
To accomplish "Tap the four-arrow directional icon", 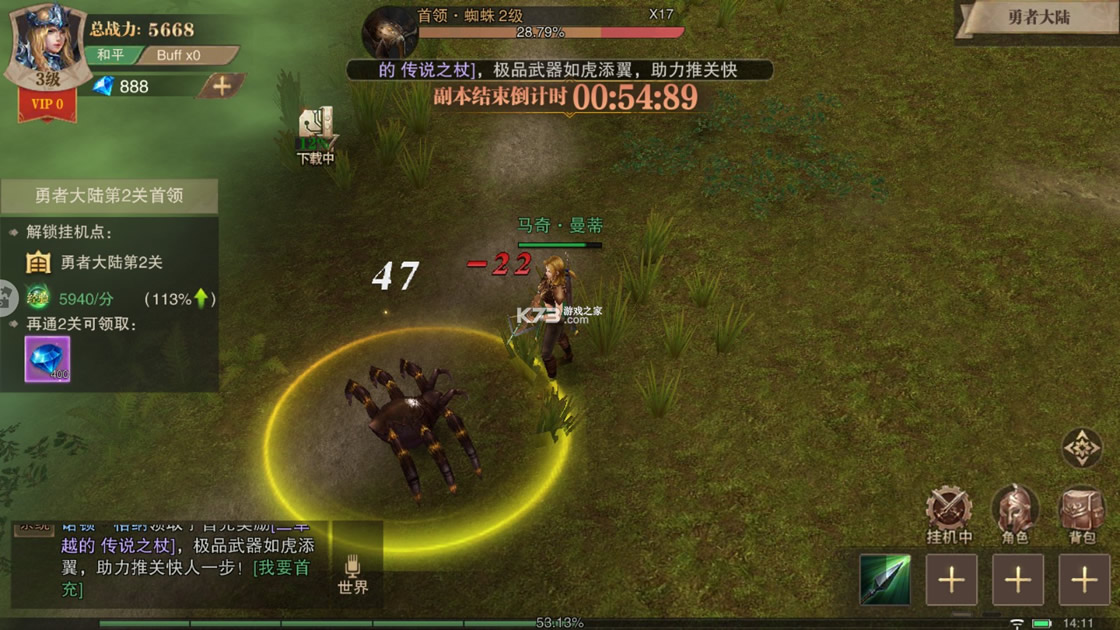I will (1082, 449).
